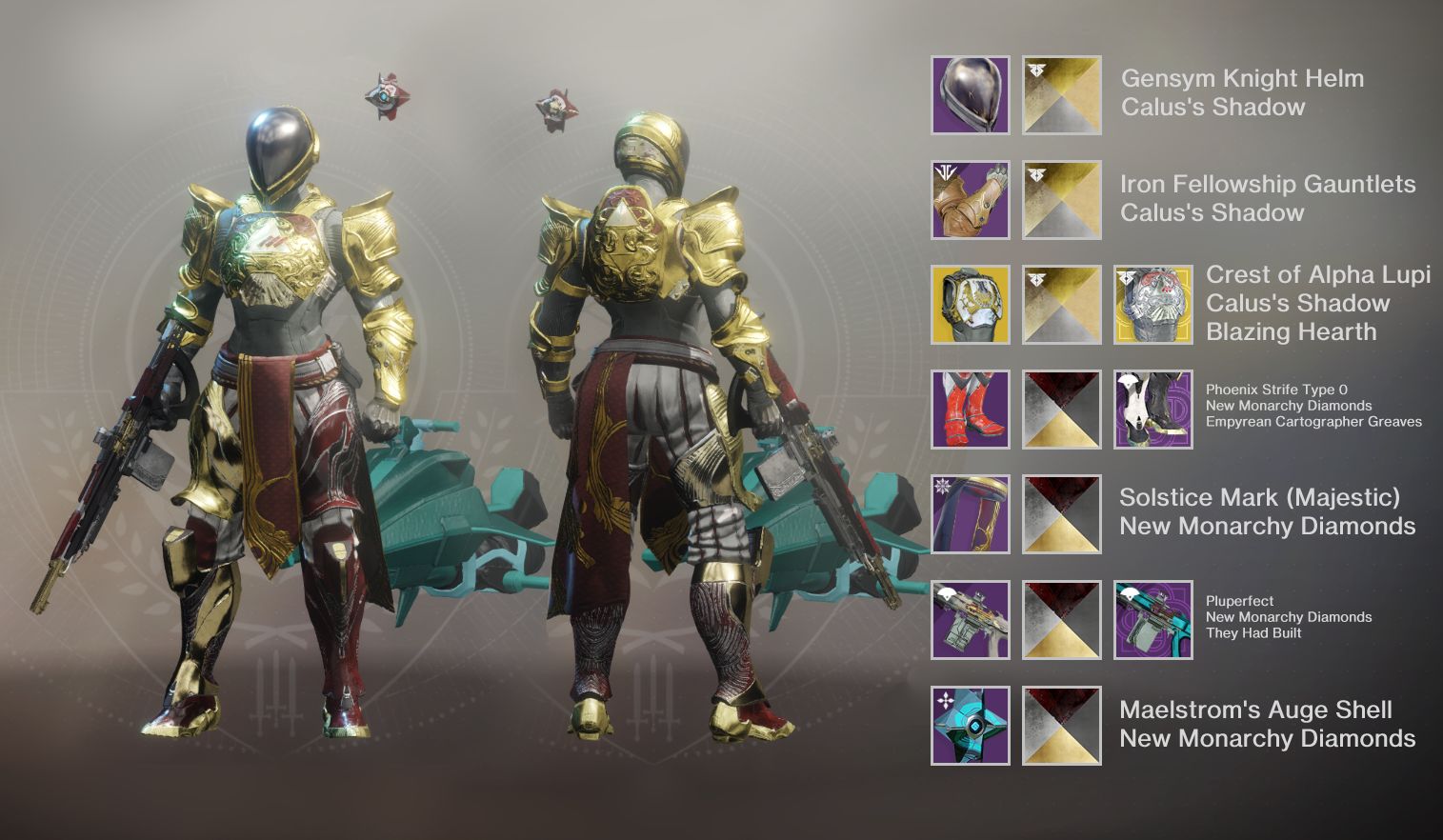Click the Maelstrom's Auge Shell text label
This screenshot has width=1443, height=840.
click(x=1257, y=710)
